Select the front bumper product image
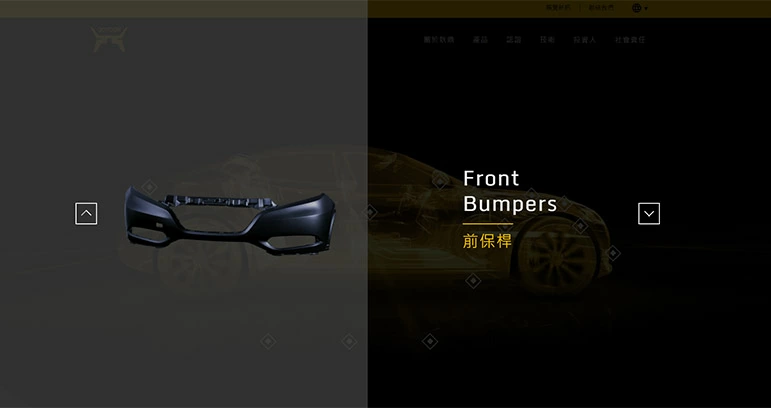Viewport: 771px width, 408px height. click(x=229, y=214)
